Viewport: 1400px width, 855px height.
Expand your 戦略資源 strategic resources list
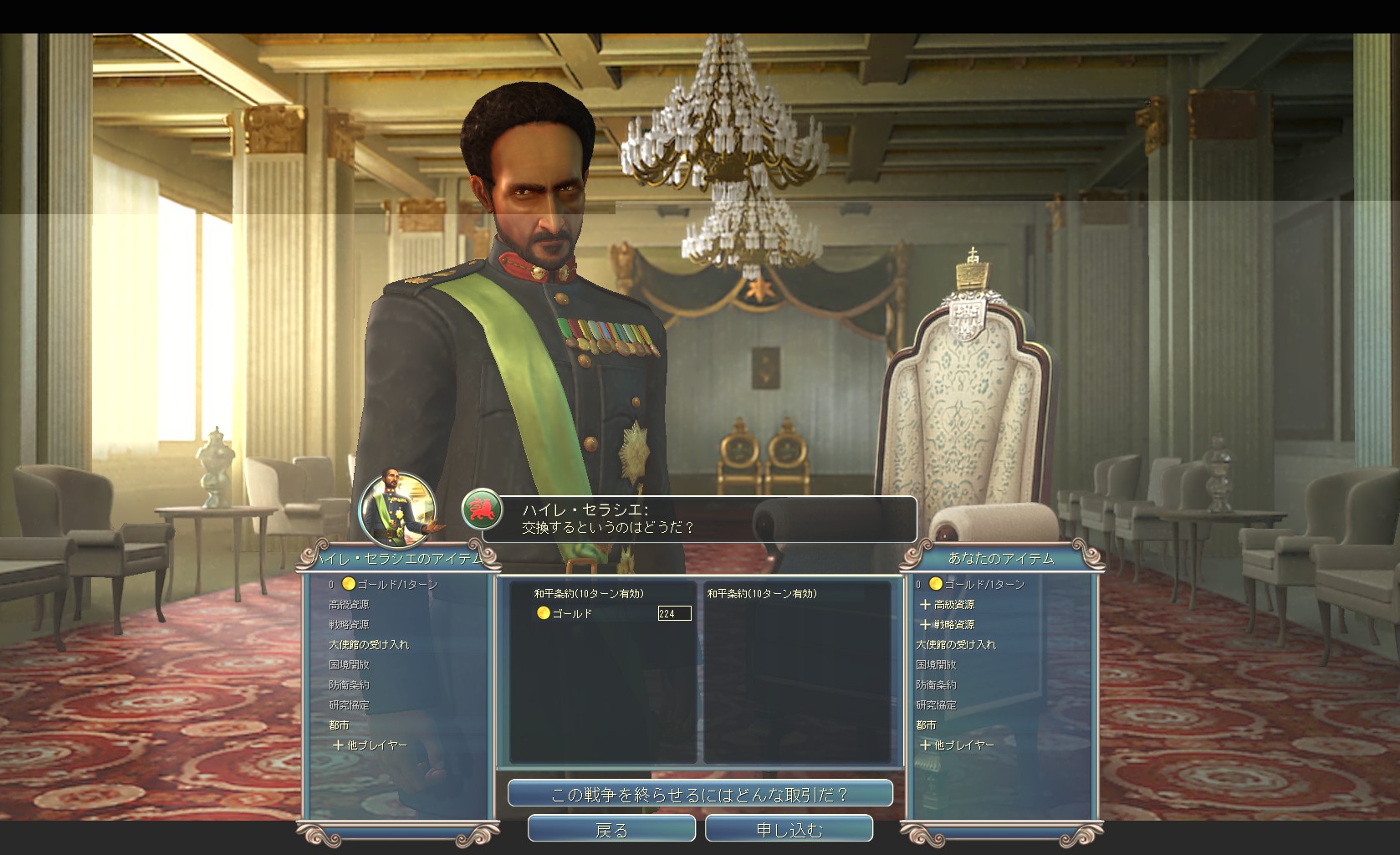coord(953,624)
